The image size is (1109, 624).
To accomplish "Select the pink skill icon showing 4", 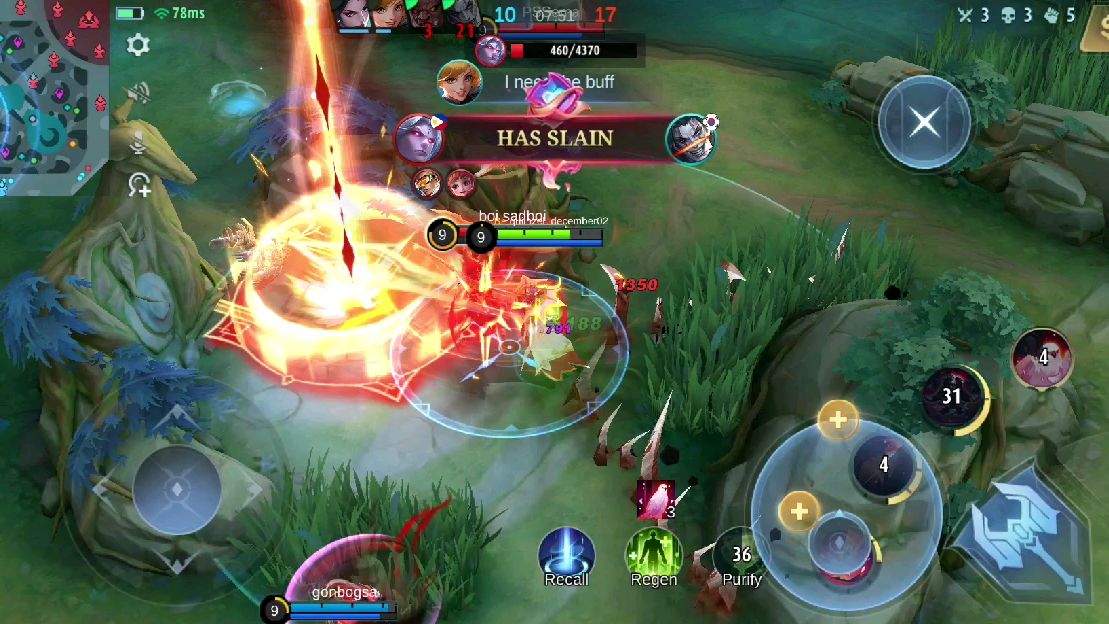I will (1042, 357).
